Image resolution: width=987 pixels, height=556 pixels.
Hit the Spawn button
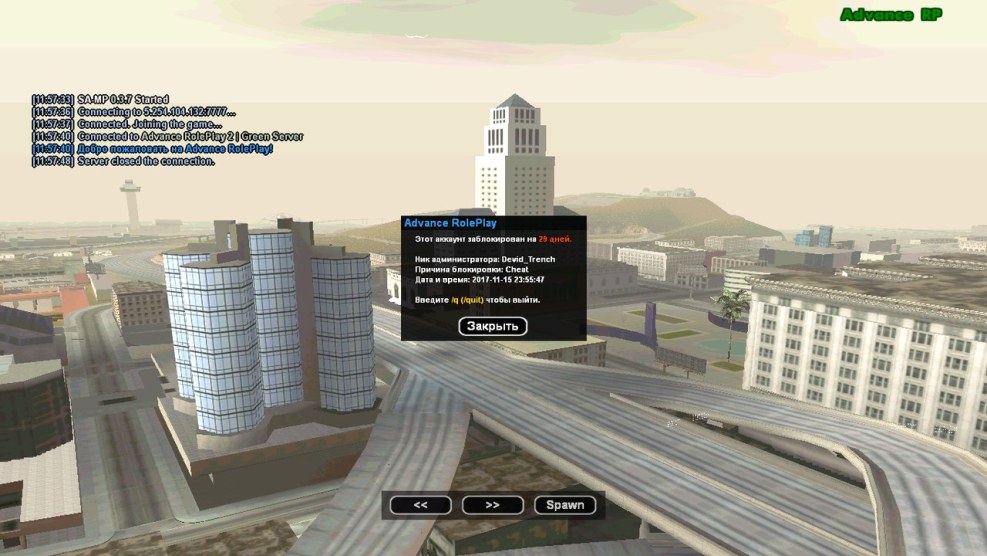(565, 505)
